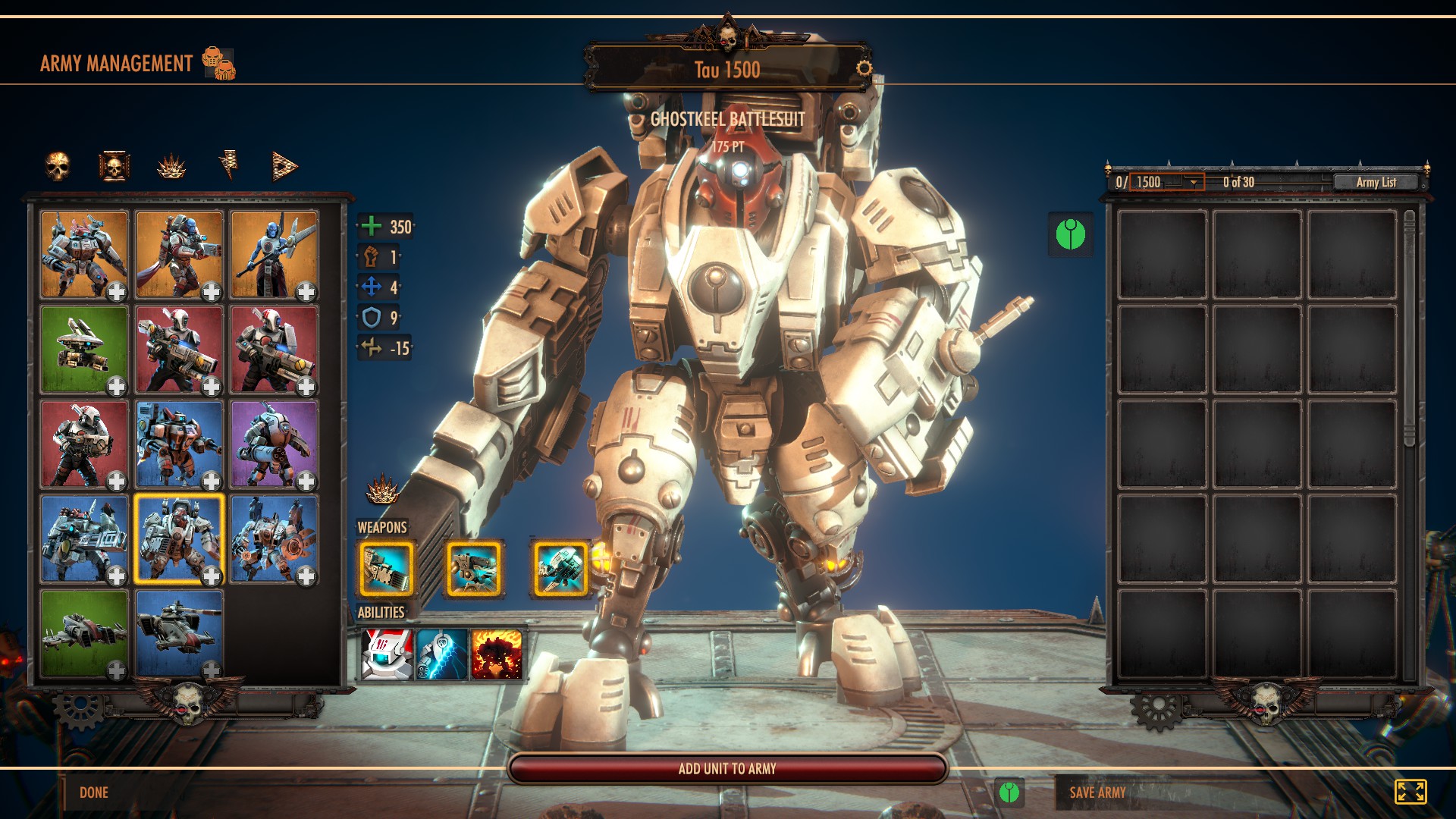This screenshot has width=1456, height=819.
Task: Switch to the framed skull category tab
Action: coord(114,166)
